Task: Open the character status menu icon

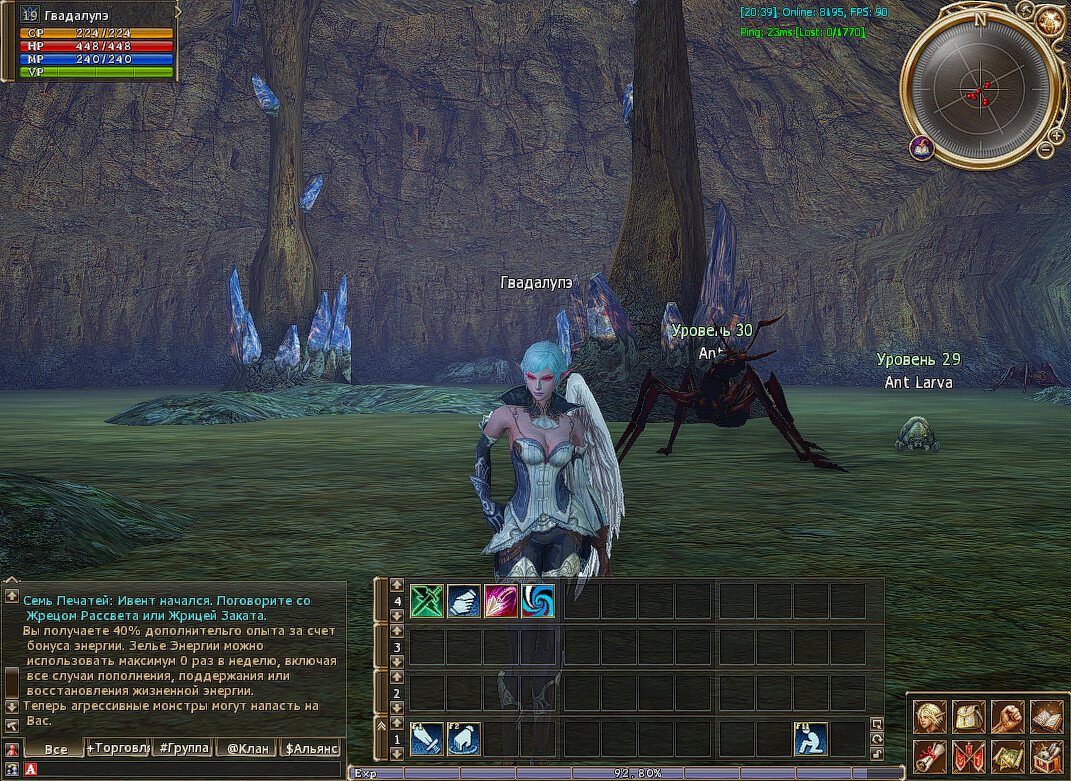Action: (x=931, y=716)
